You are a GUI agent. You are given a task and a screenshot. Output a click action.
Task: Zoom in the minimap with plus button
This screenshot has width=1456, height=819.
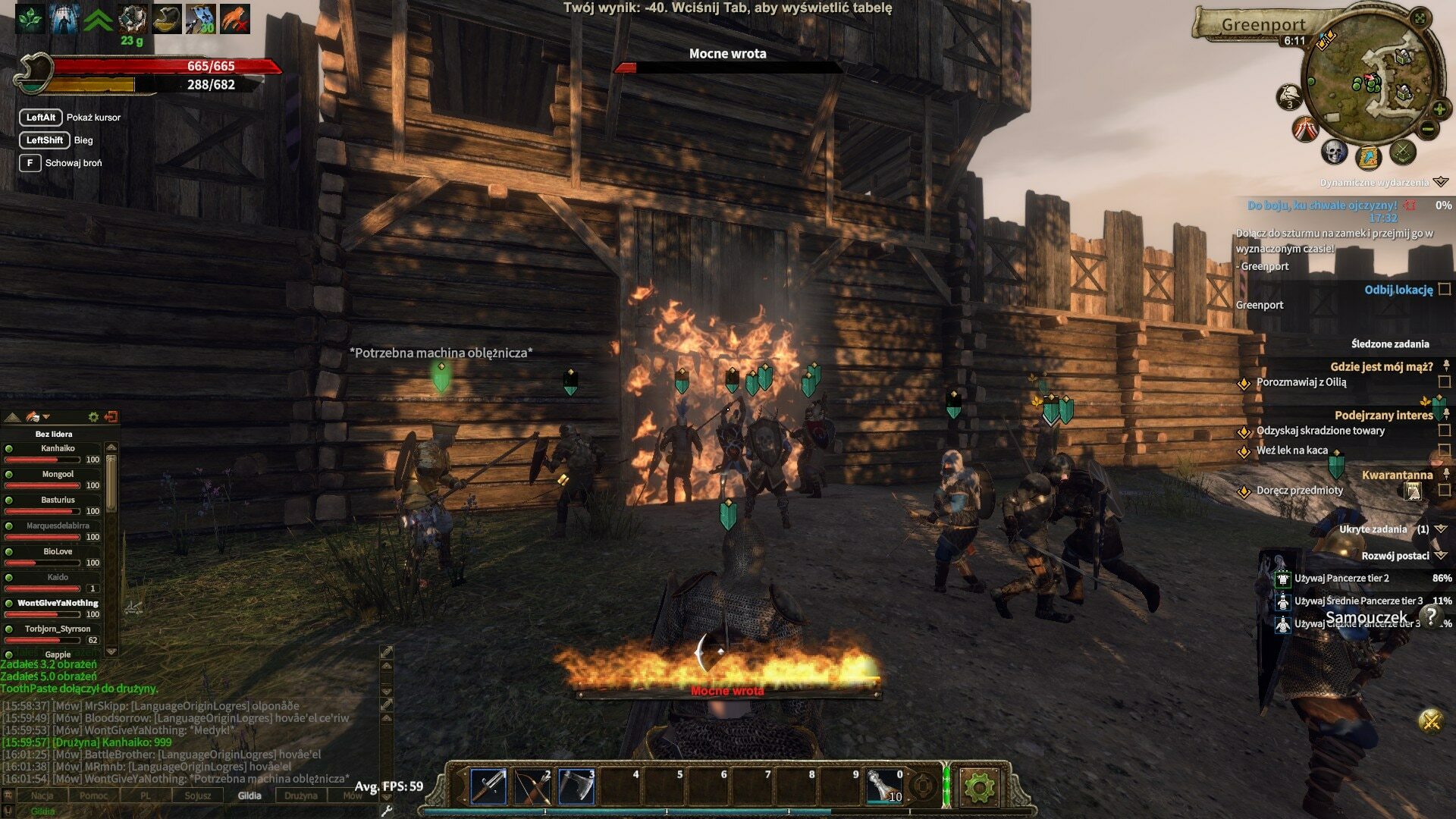click(x=1439, y=109)
